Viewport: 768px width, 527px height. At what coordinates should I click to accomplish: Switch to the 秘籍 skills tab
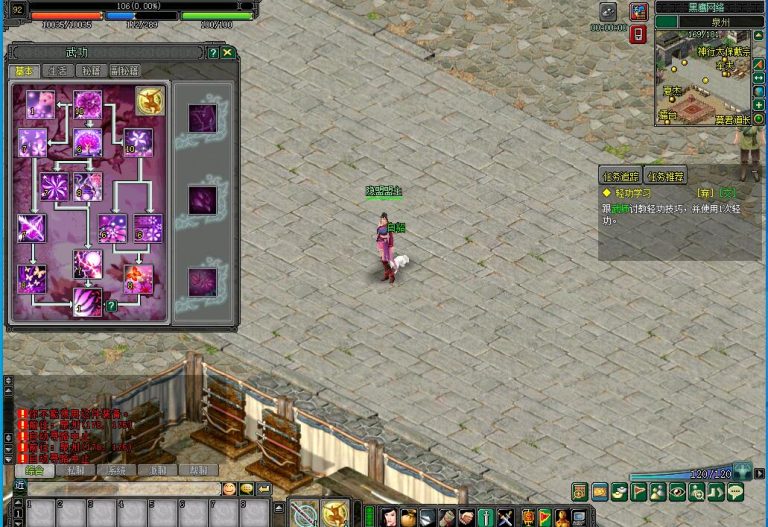tap(92, 71)
